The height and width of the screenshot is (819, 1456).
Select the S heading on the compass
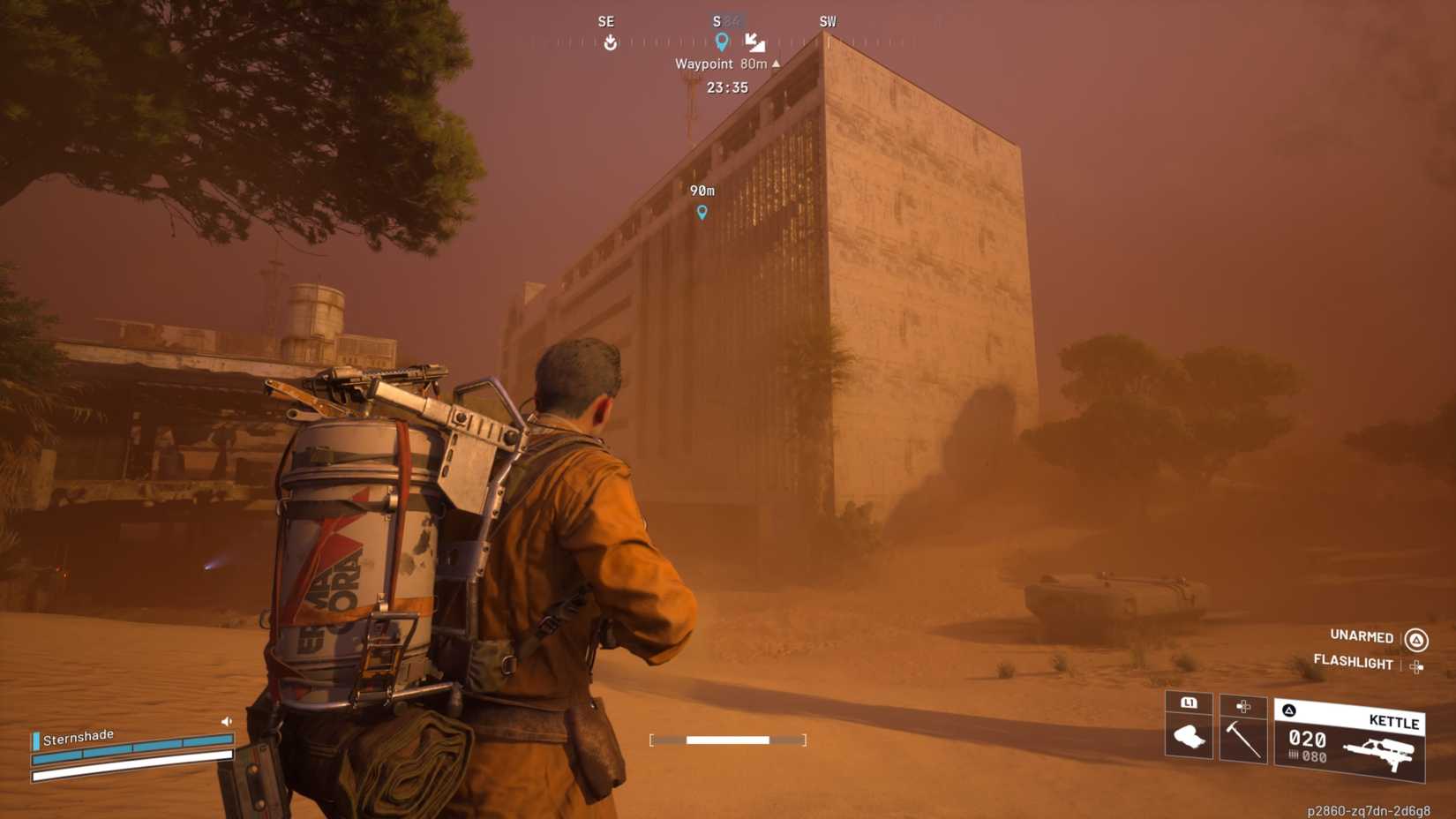click(716, 20)
